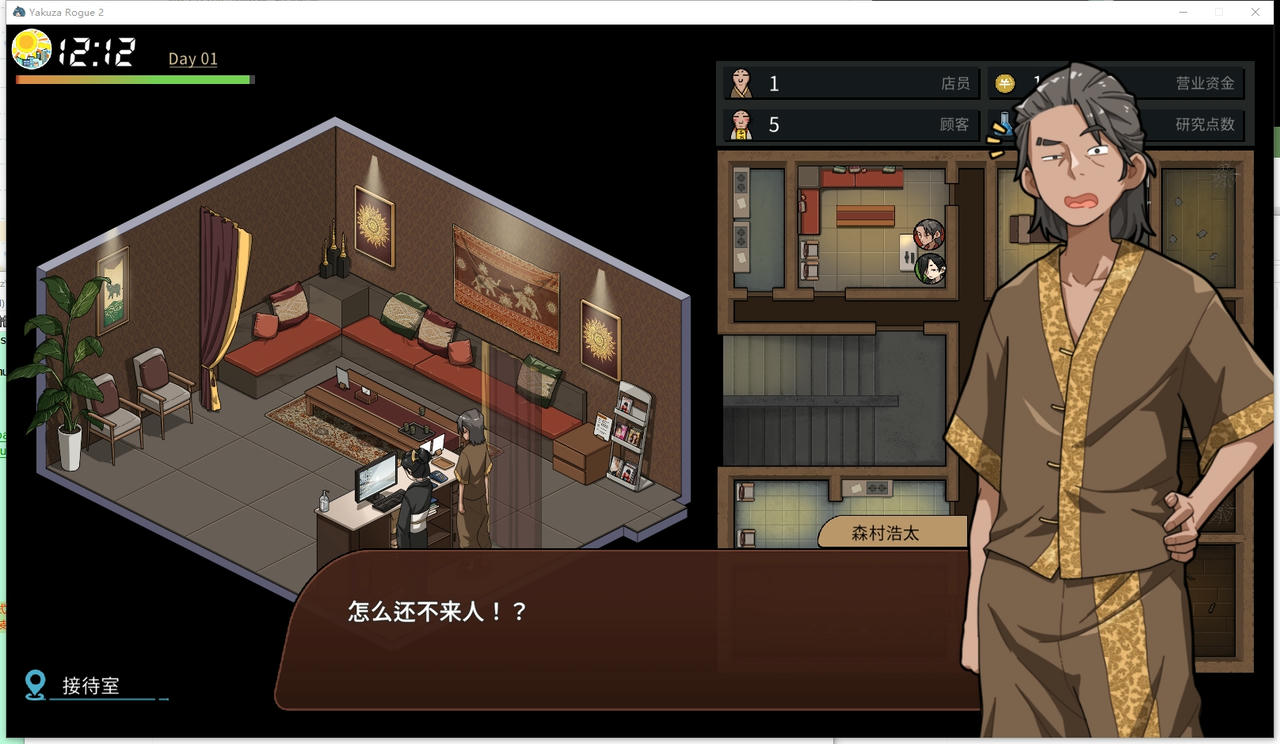1280x744 pixels.
Task: Click the large portrait of 森村浩太
Action: pos(1080,400)
